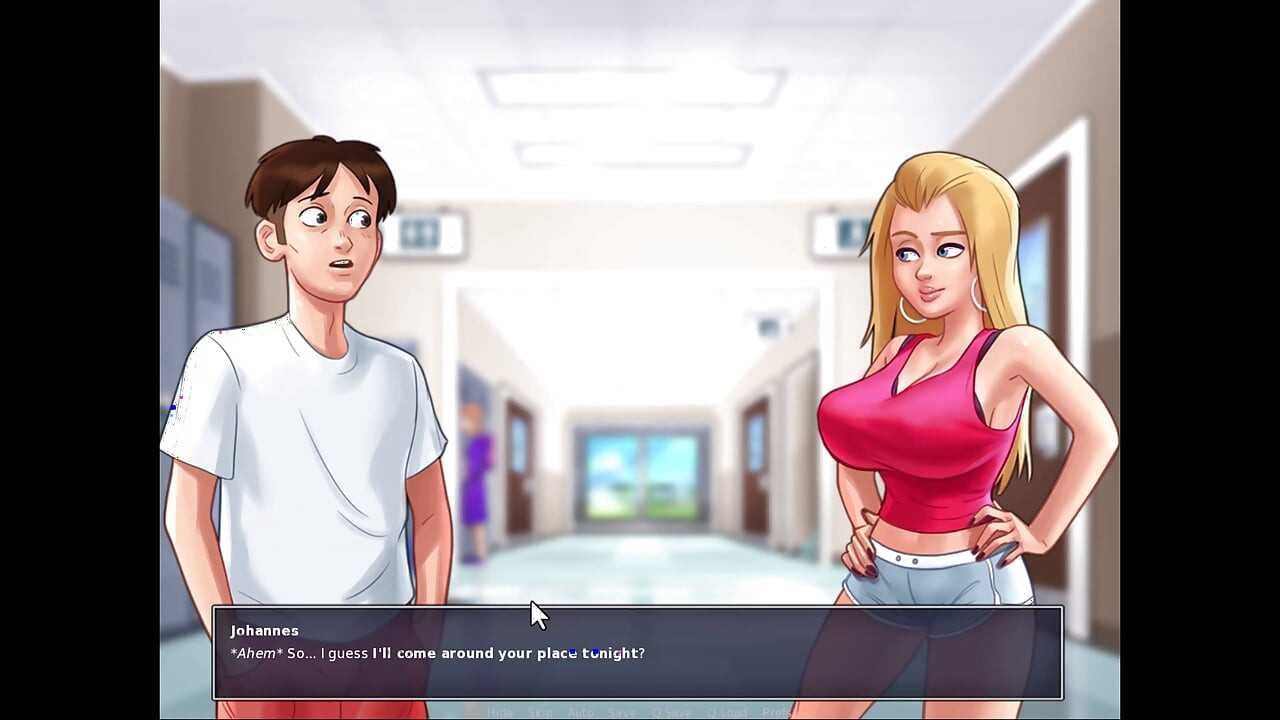Select the highlighted word 'tonight' in dialogue
Viewport: 1280px width, 720px height.
(613, 653)
